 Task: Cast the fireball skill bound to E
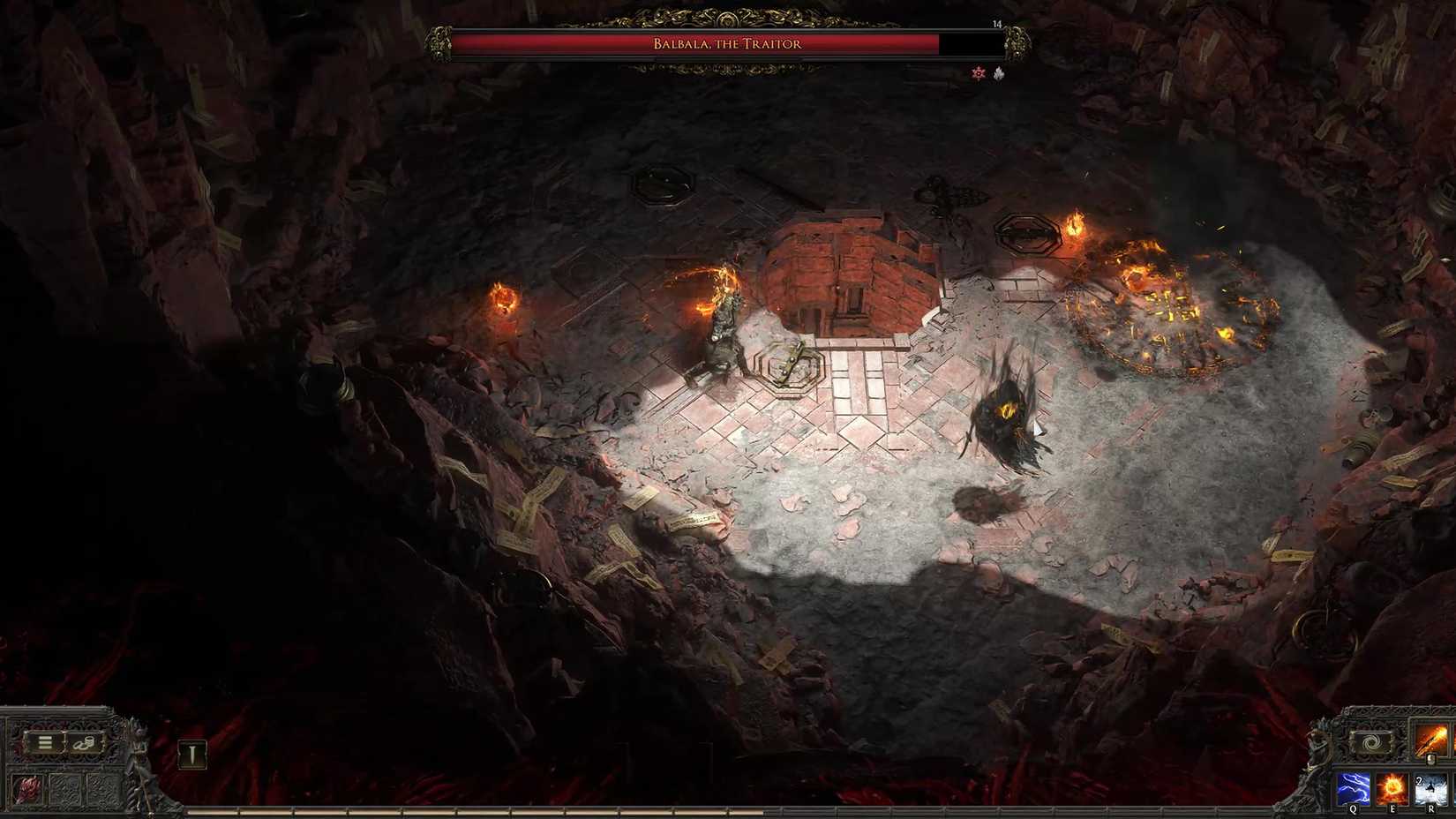point(1392,788)
